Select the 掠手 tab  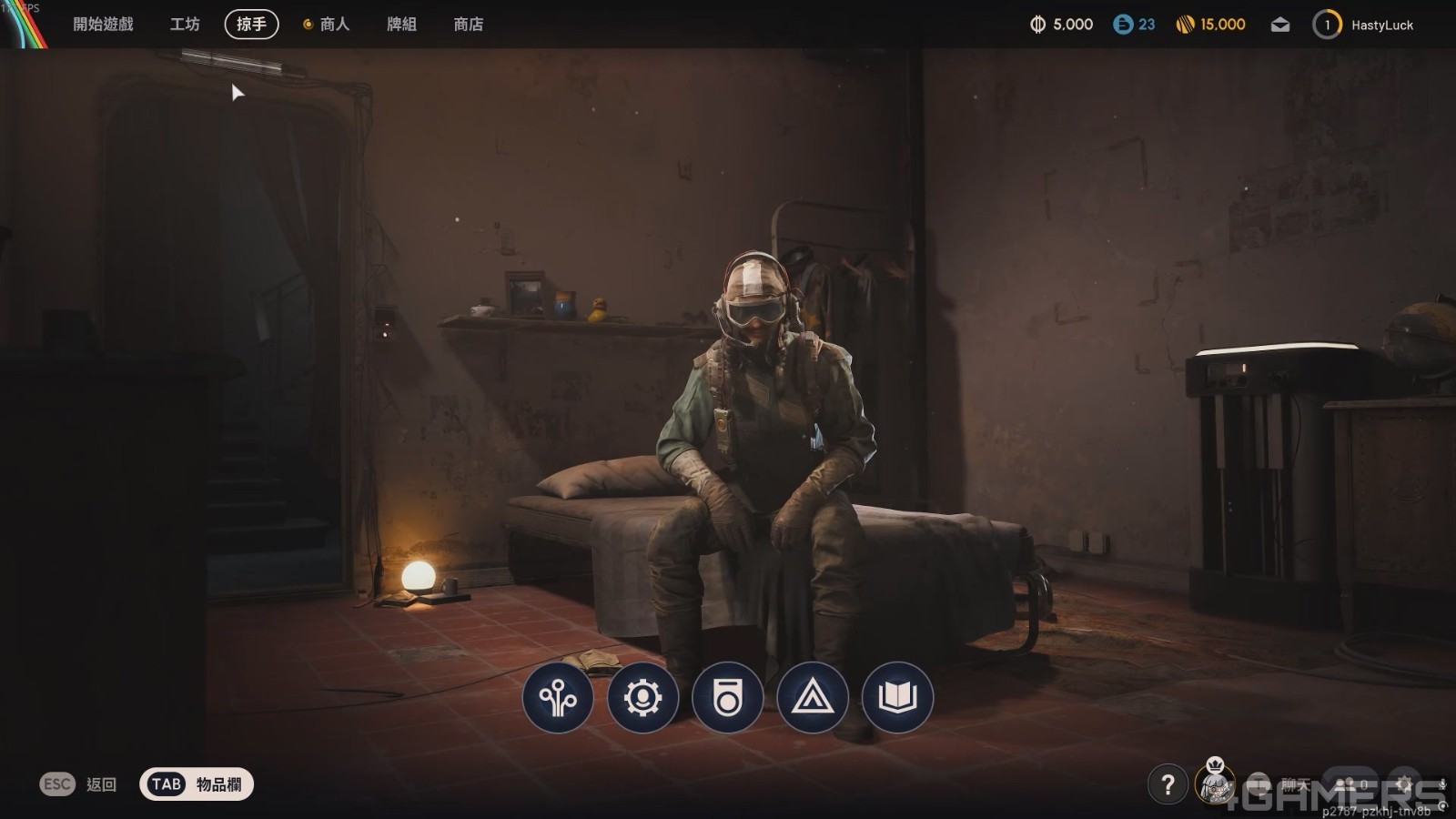[x=251, y=25]
